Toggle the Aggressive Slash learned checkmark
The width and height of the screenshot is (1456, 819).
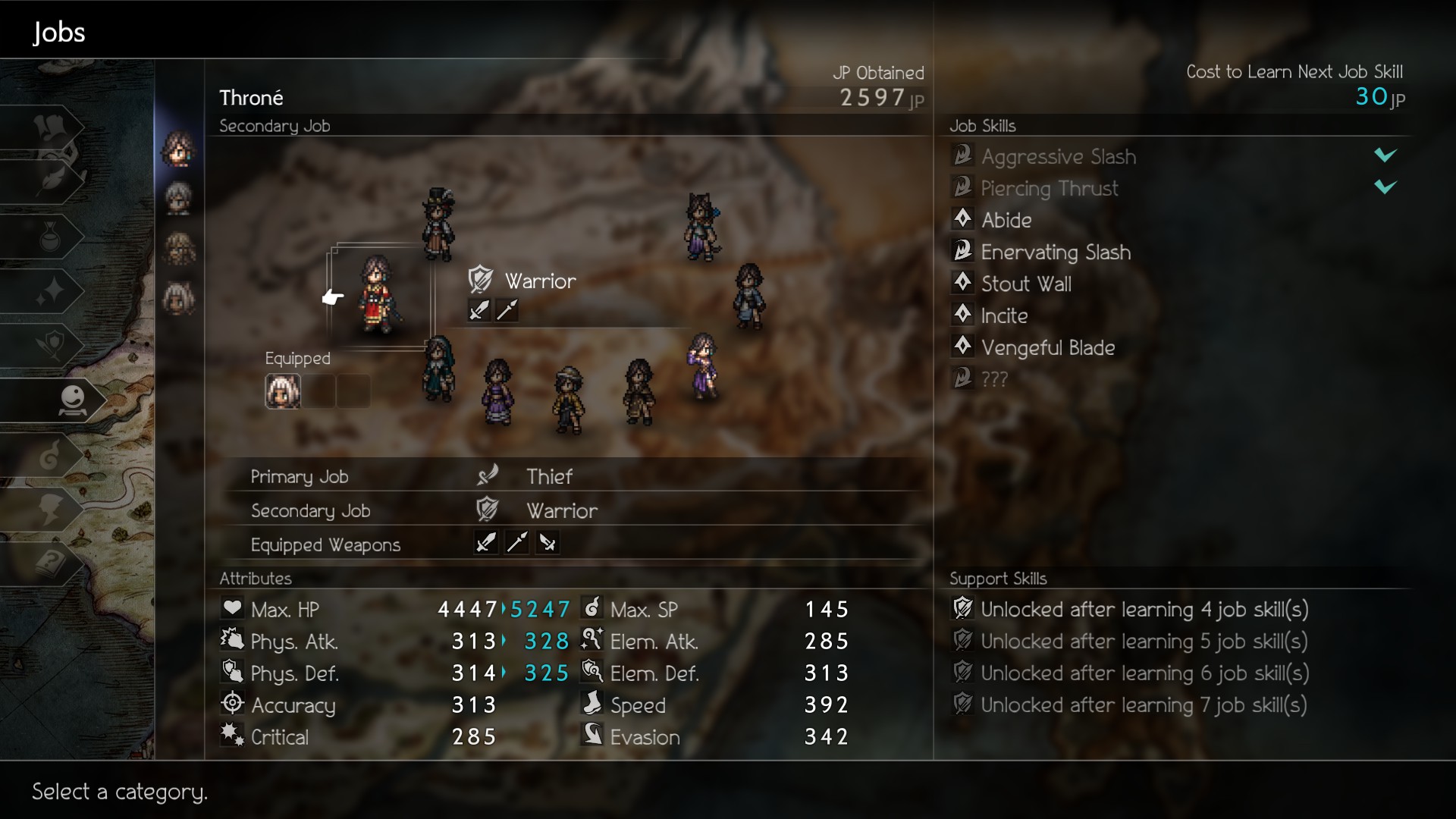click(x=1385, y=155)
